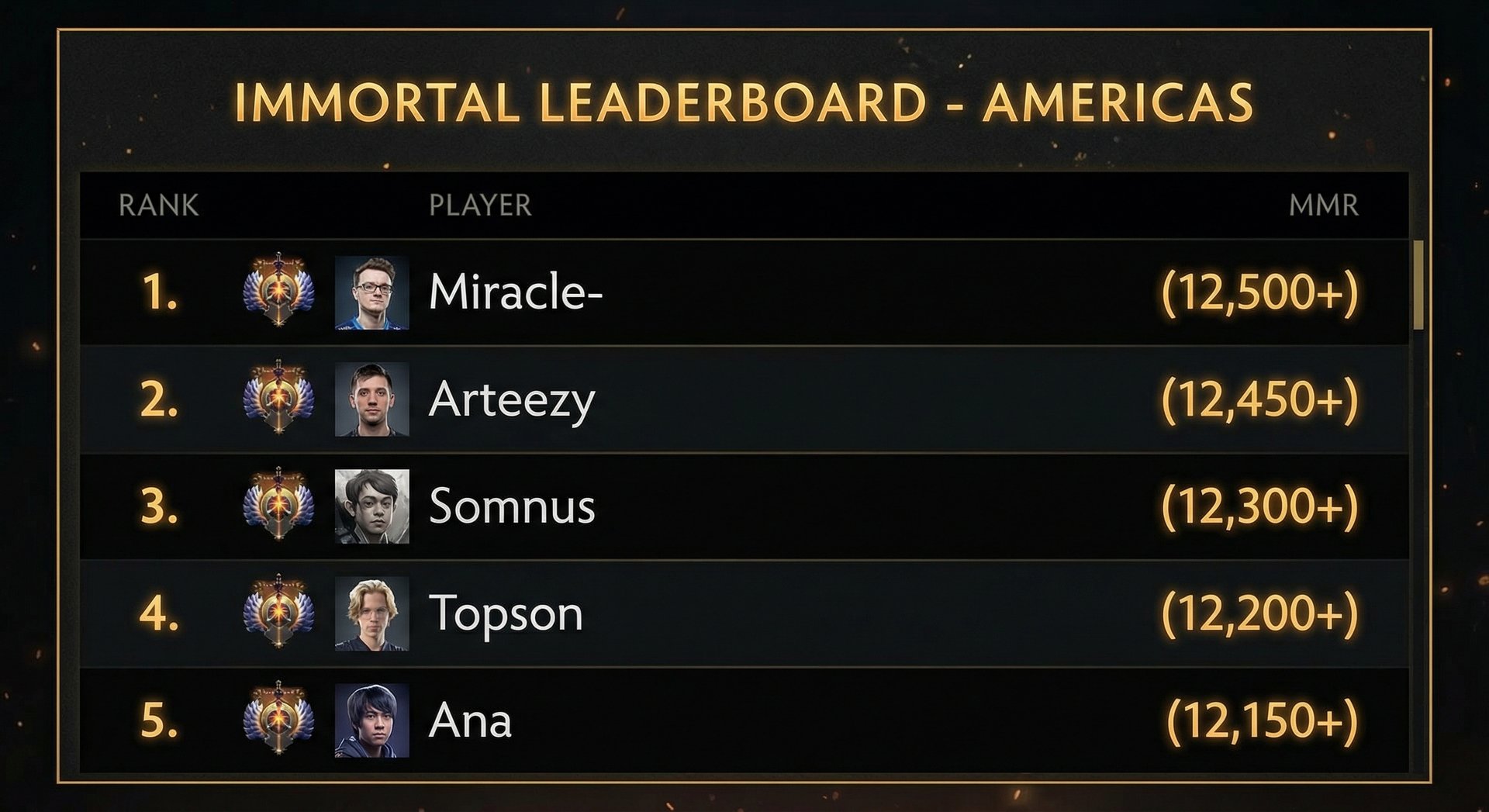Click Miracle-'s Immortal rank medal icon
The width and height of the screenshot is (1489, 812).
tap(277, 291)
